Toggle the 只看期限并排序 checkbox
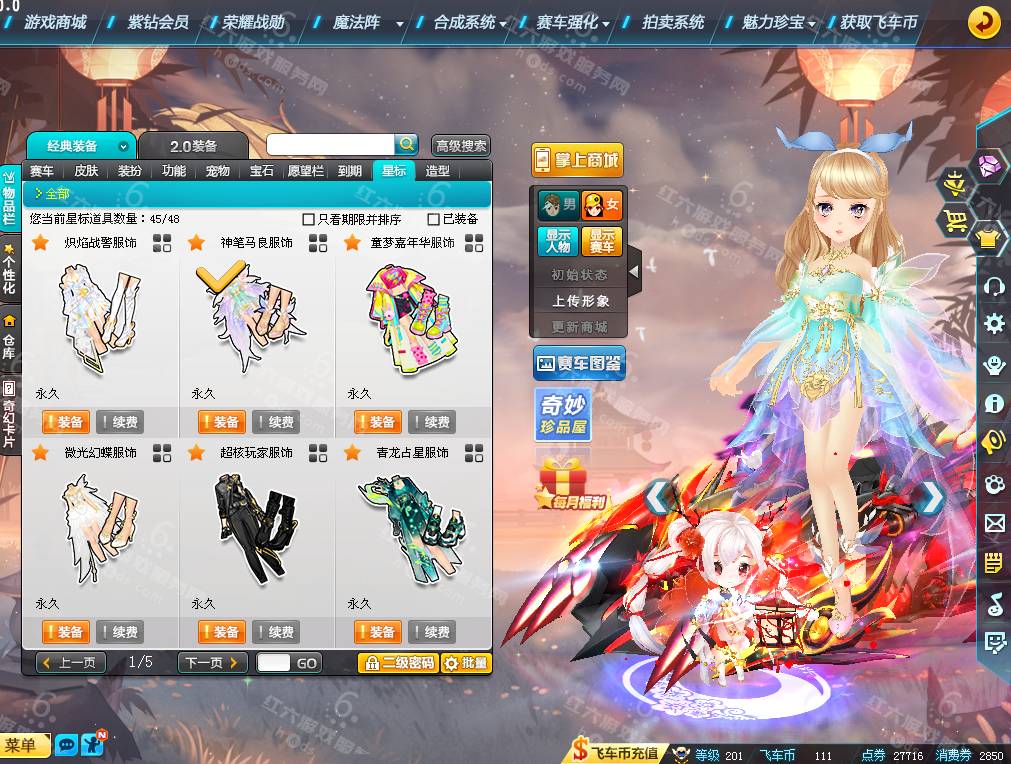This screenshot has height=764, width=1011. click(309, 219)
